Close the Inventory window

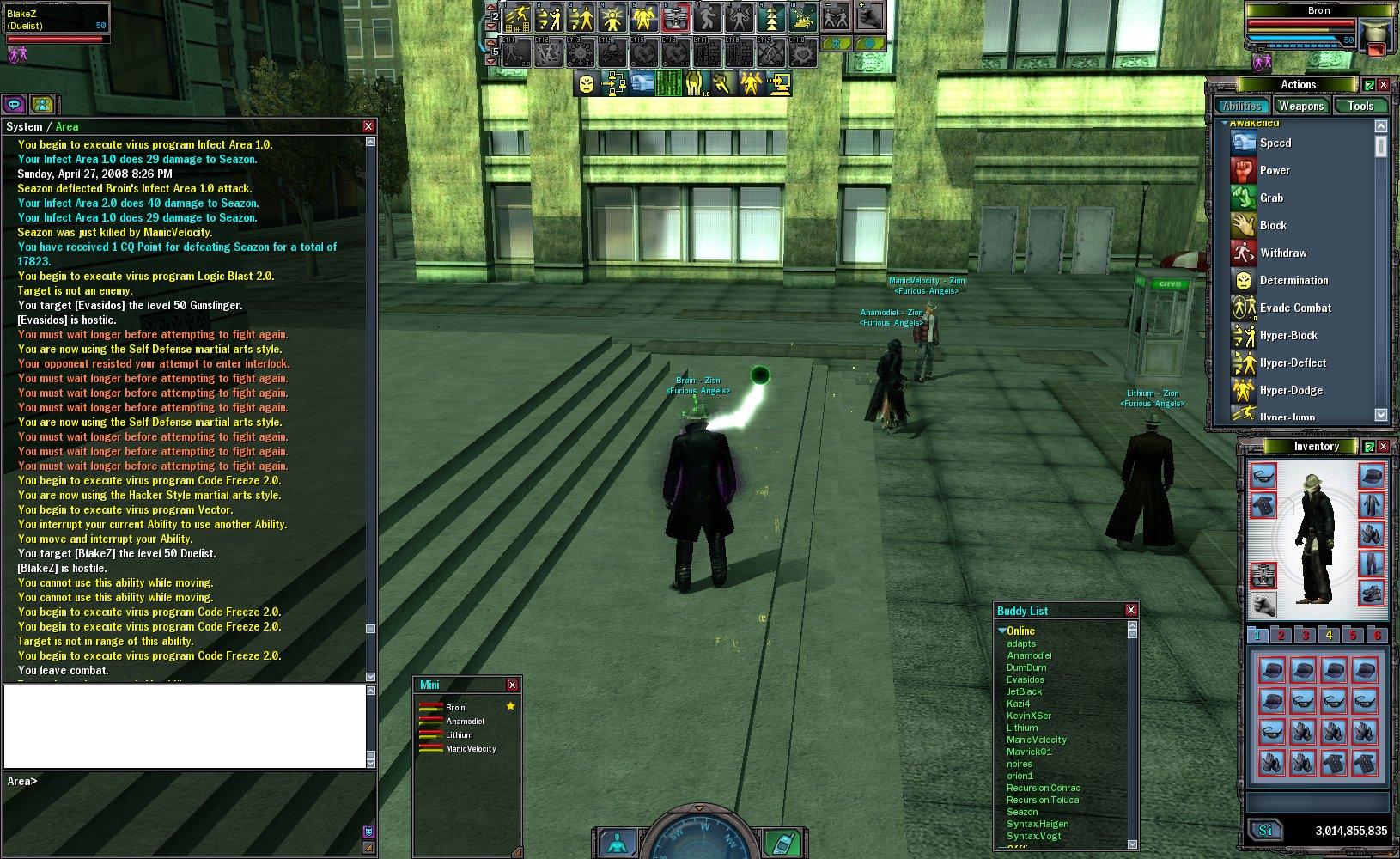pyautogui.click(x=1383, y=447)
